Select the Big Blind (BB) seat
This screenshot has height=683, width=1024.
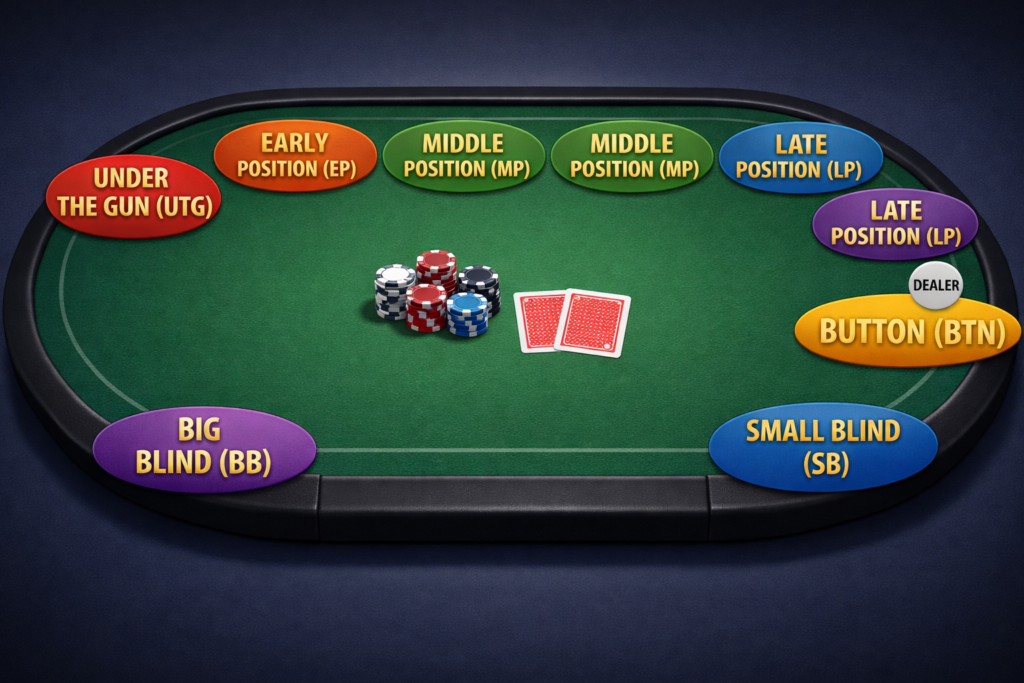click(x=204, y=447)
